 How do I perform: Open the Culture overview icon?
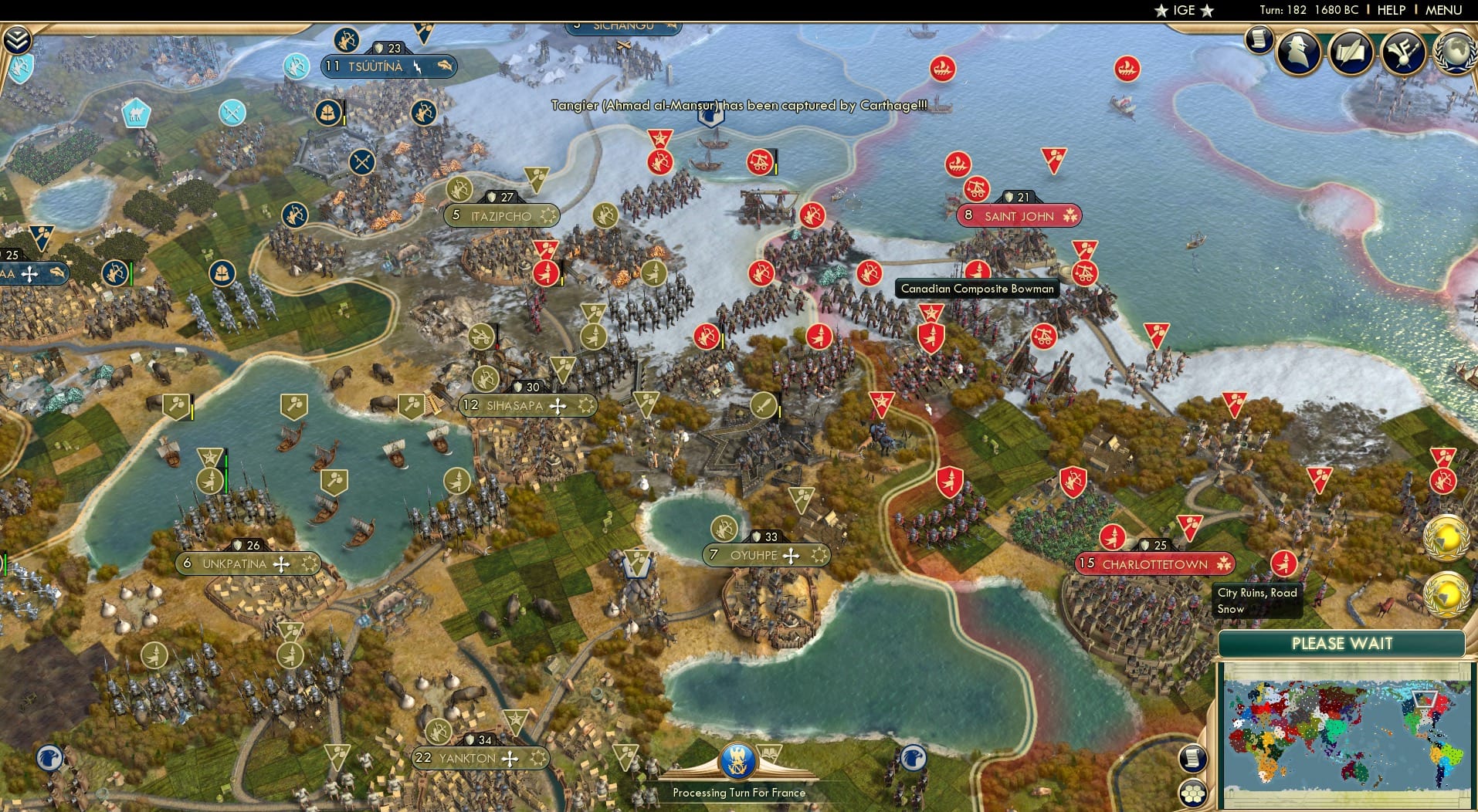click(x=1404, y=52)
